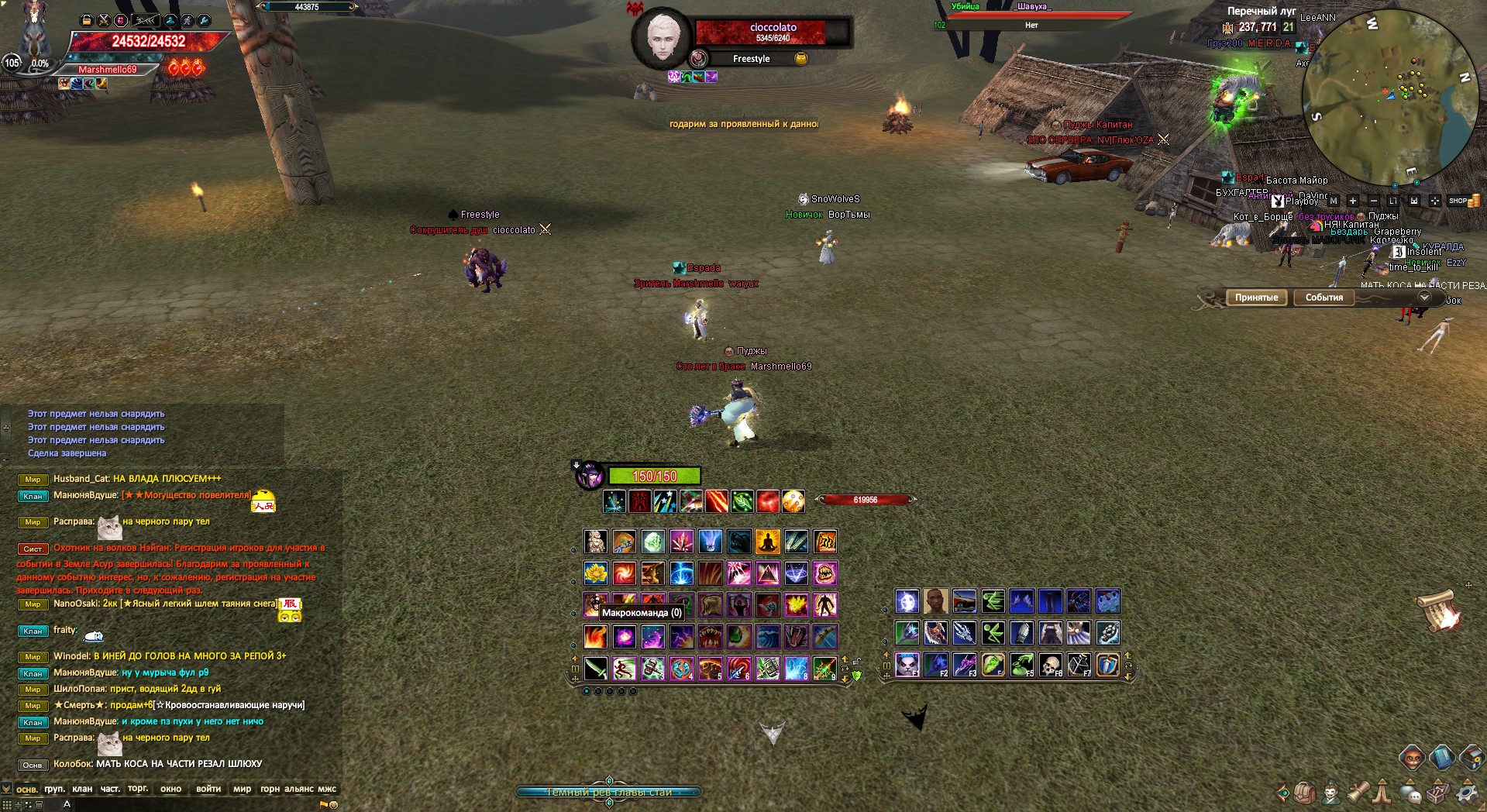Activate the green sword skill in slot 1

click(595, 668)
